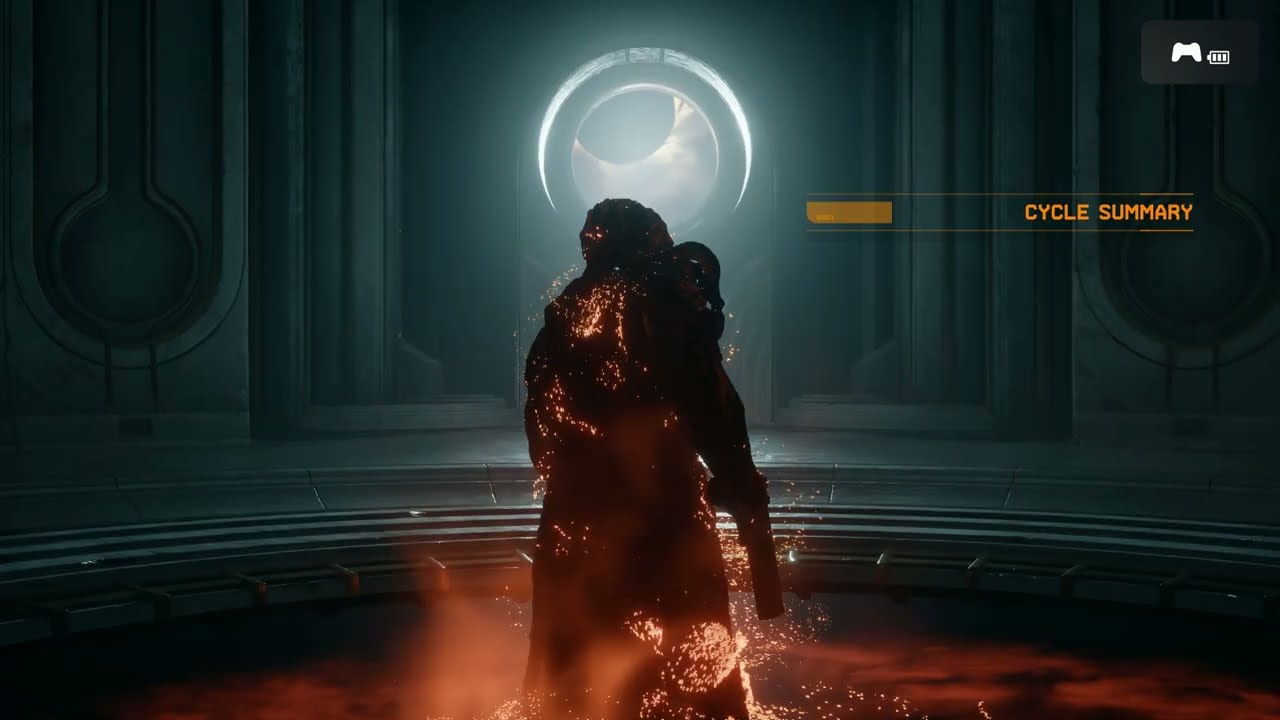The image size is (1280, 720).
Task: Select the dark rounded controller status panel
Action: coord(1198,52)
